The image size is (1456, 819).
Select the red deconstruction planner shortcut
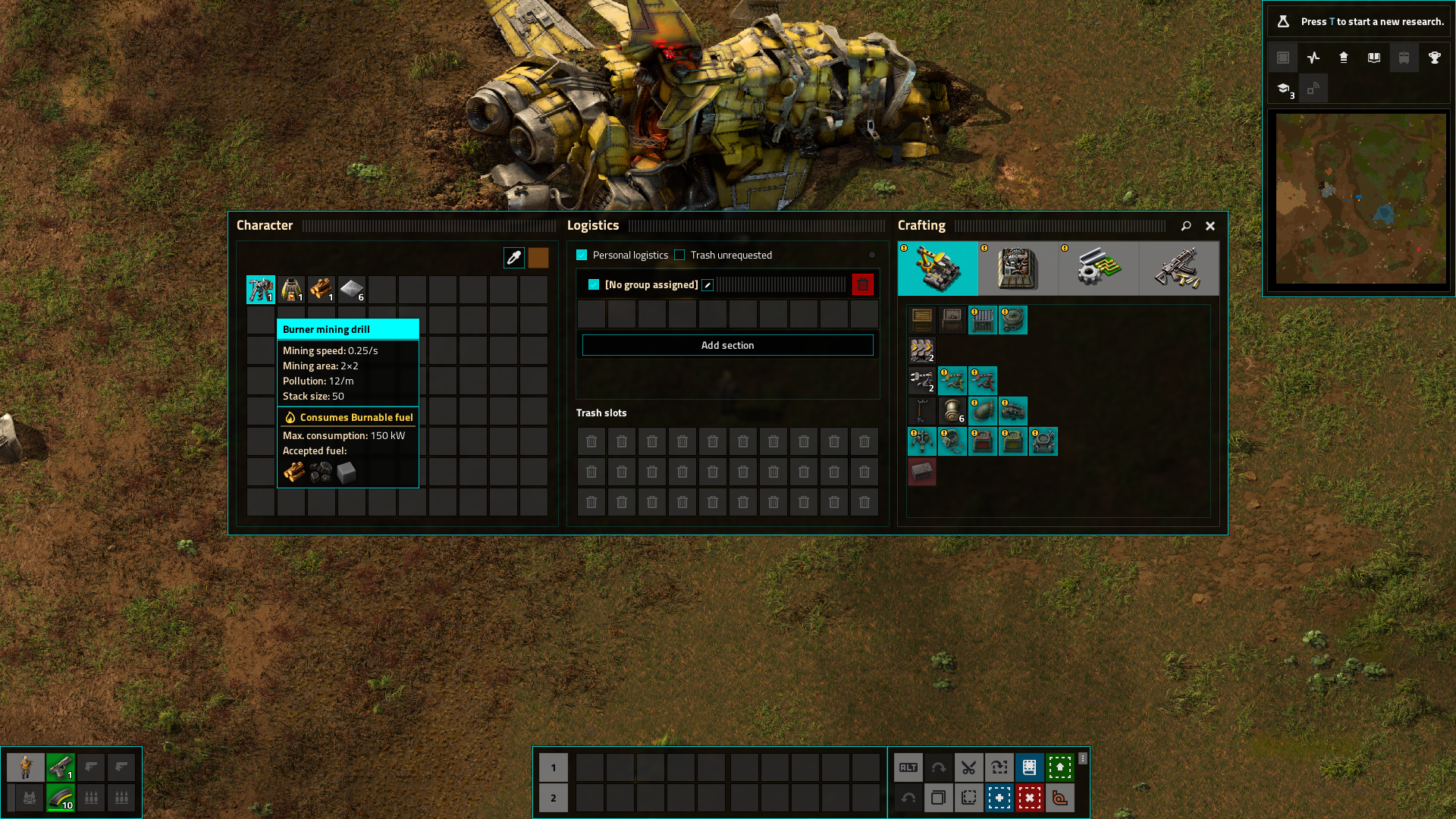click(1029, 798)
